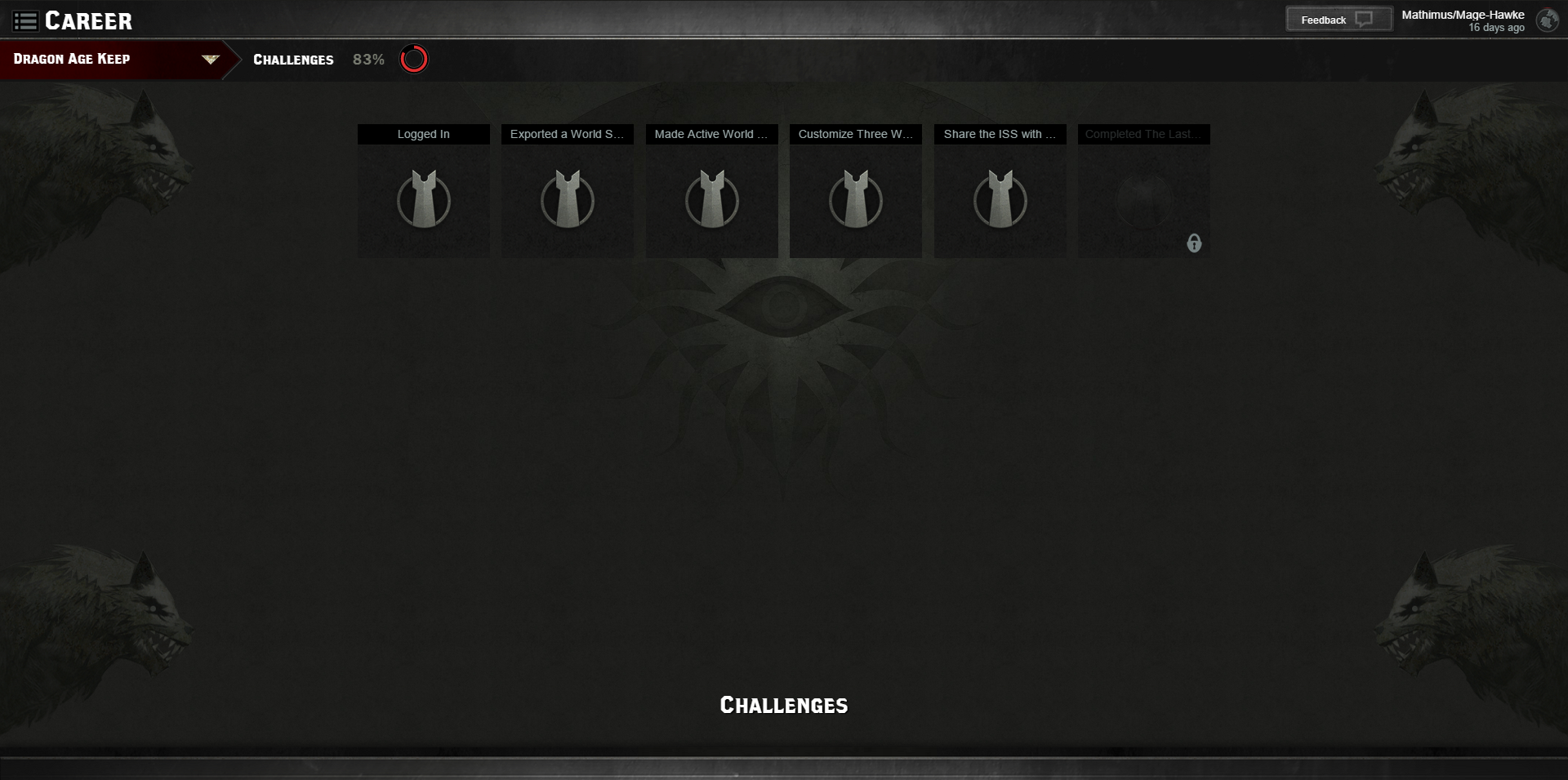Screen dimensions: 1568x780
Task: Click the shield icon for Customize Three Worlds
Action: pyautogui.click(x=855, y=198)
